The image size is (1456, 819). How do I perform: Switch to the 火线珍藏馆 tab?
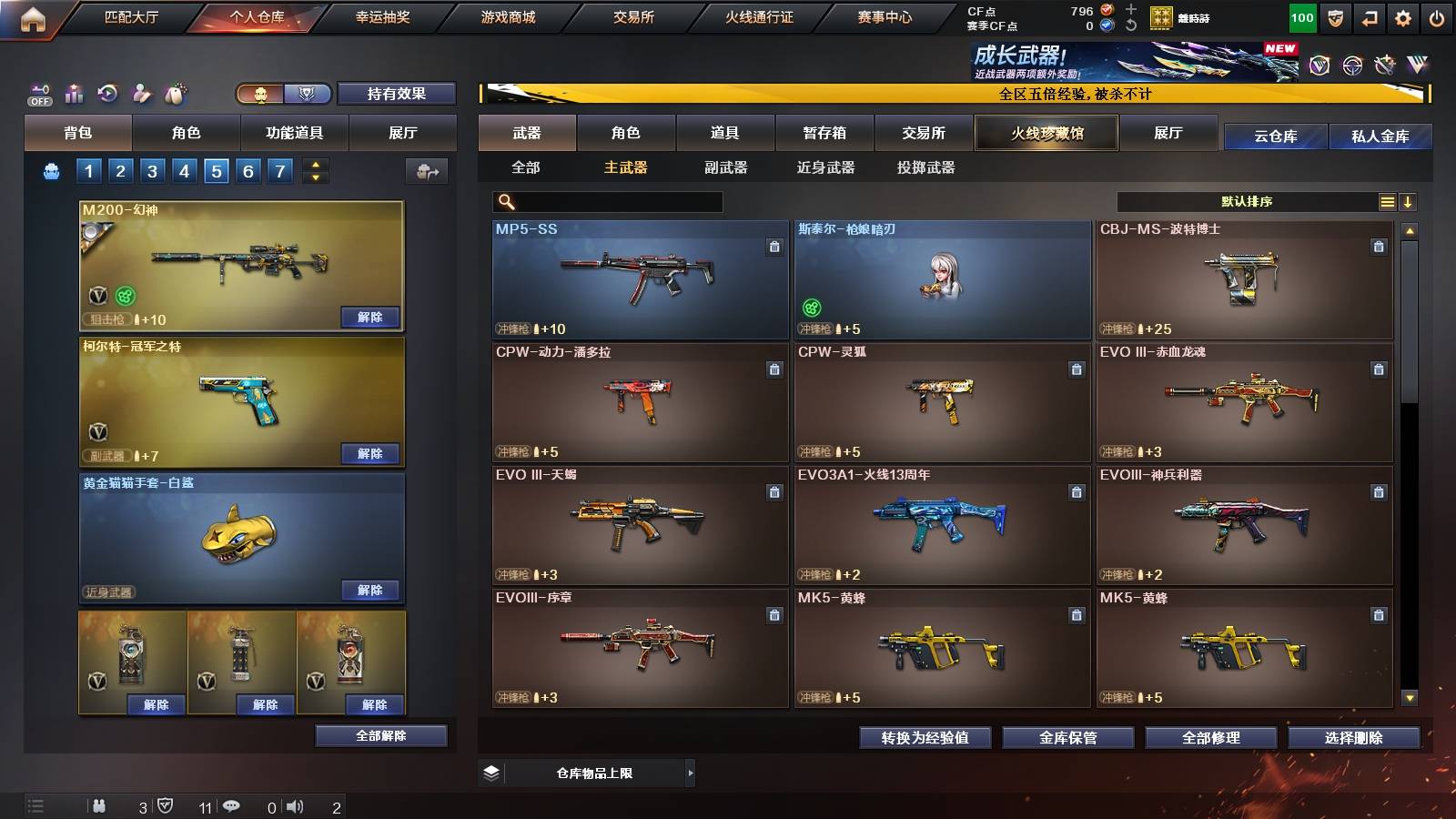1046,133
